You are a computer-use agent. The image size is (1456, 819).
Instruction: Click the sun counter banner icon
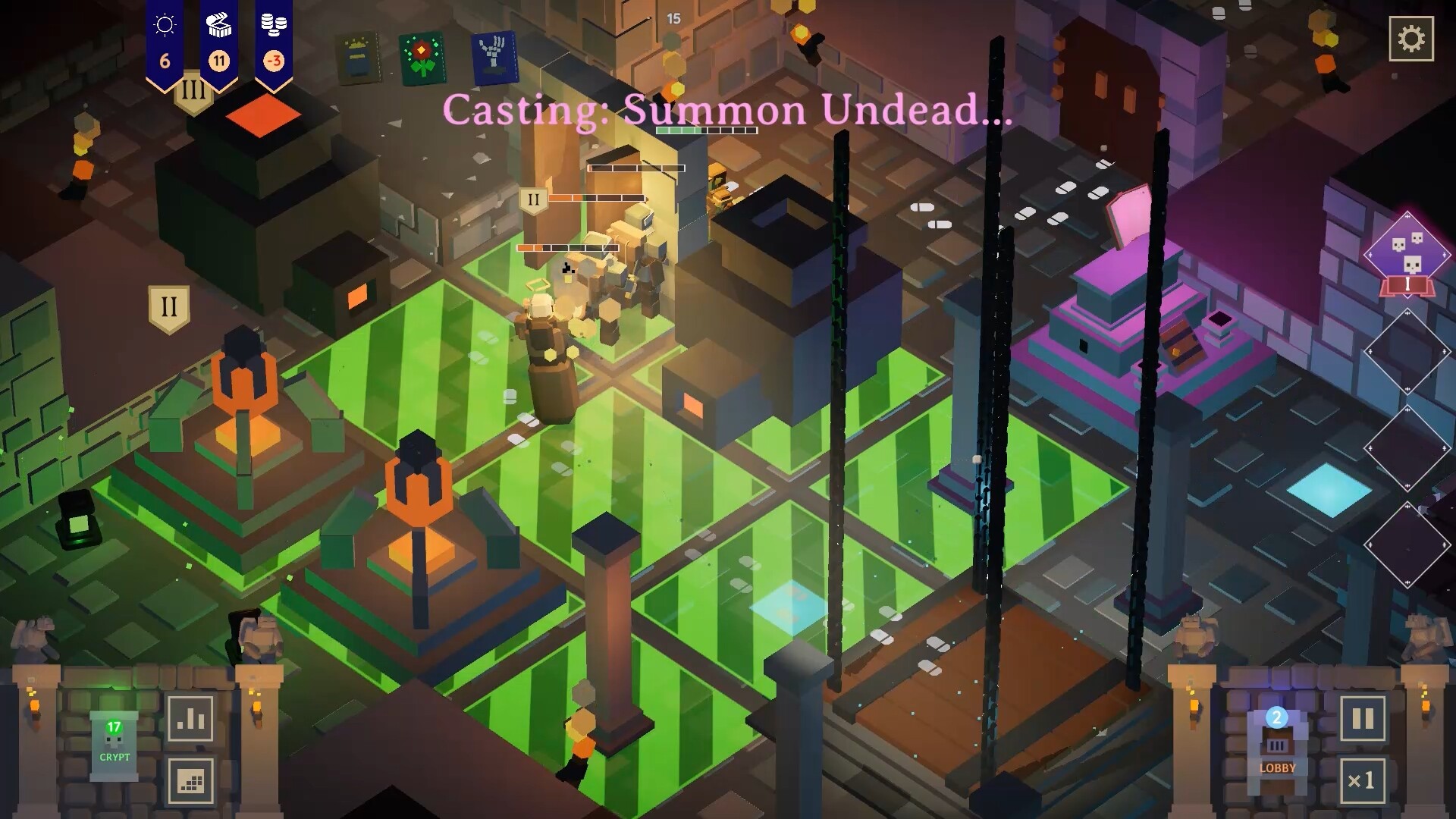[x=165, y=24]
